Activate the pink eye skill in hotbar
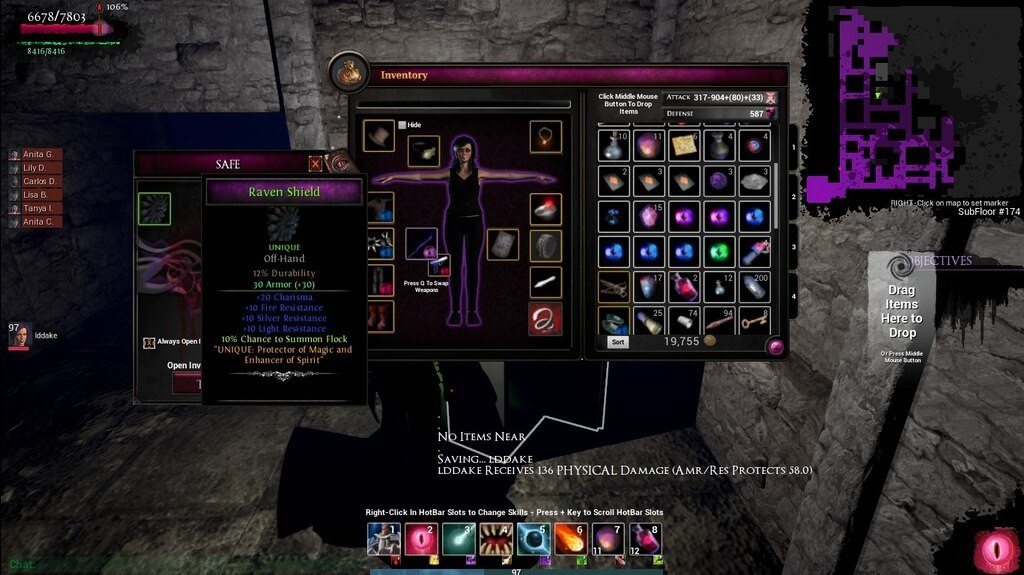 point(420,539)
